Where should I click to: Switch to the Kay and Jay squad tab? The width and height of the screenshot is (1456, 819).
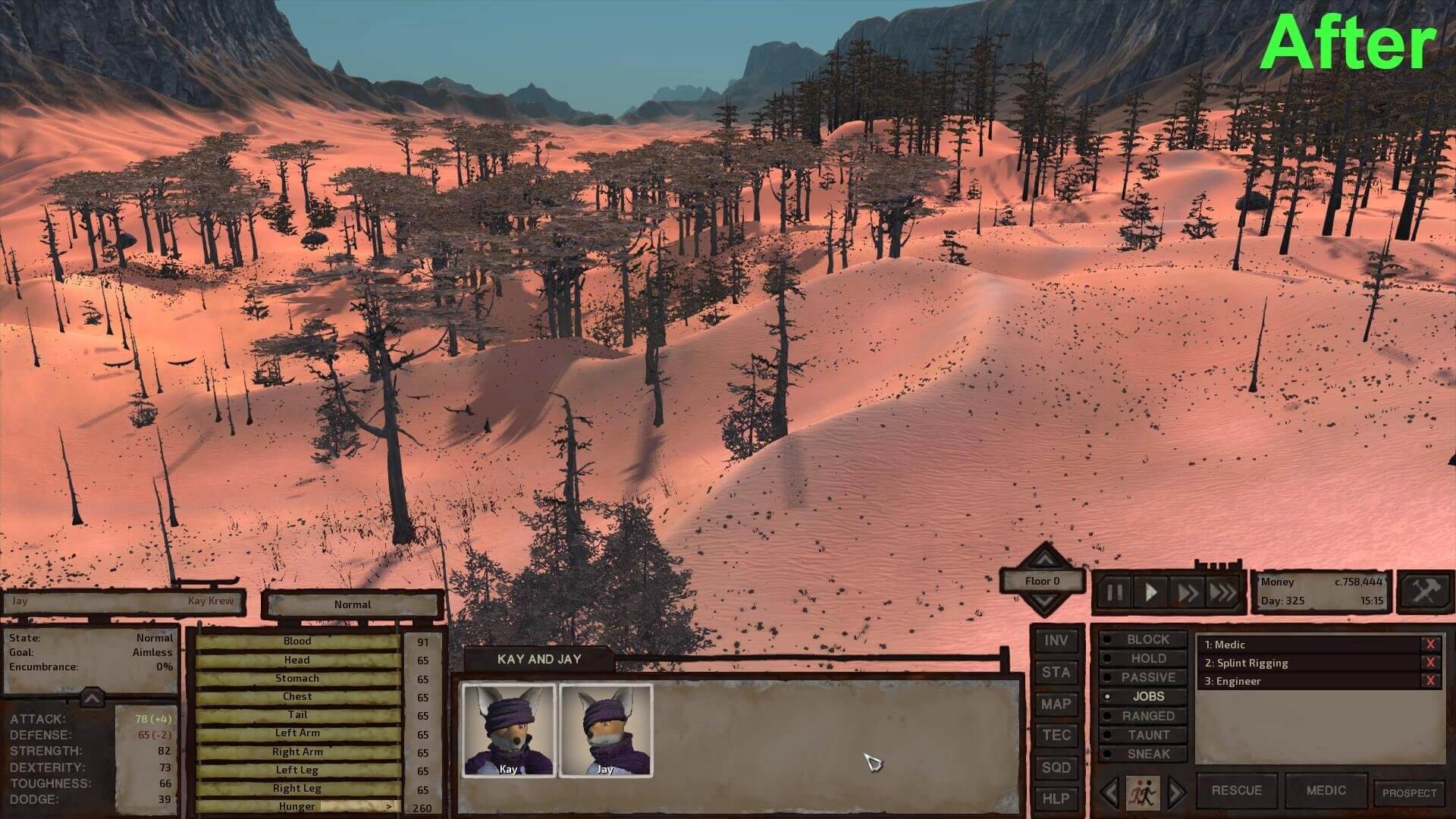tap(538, 659)
